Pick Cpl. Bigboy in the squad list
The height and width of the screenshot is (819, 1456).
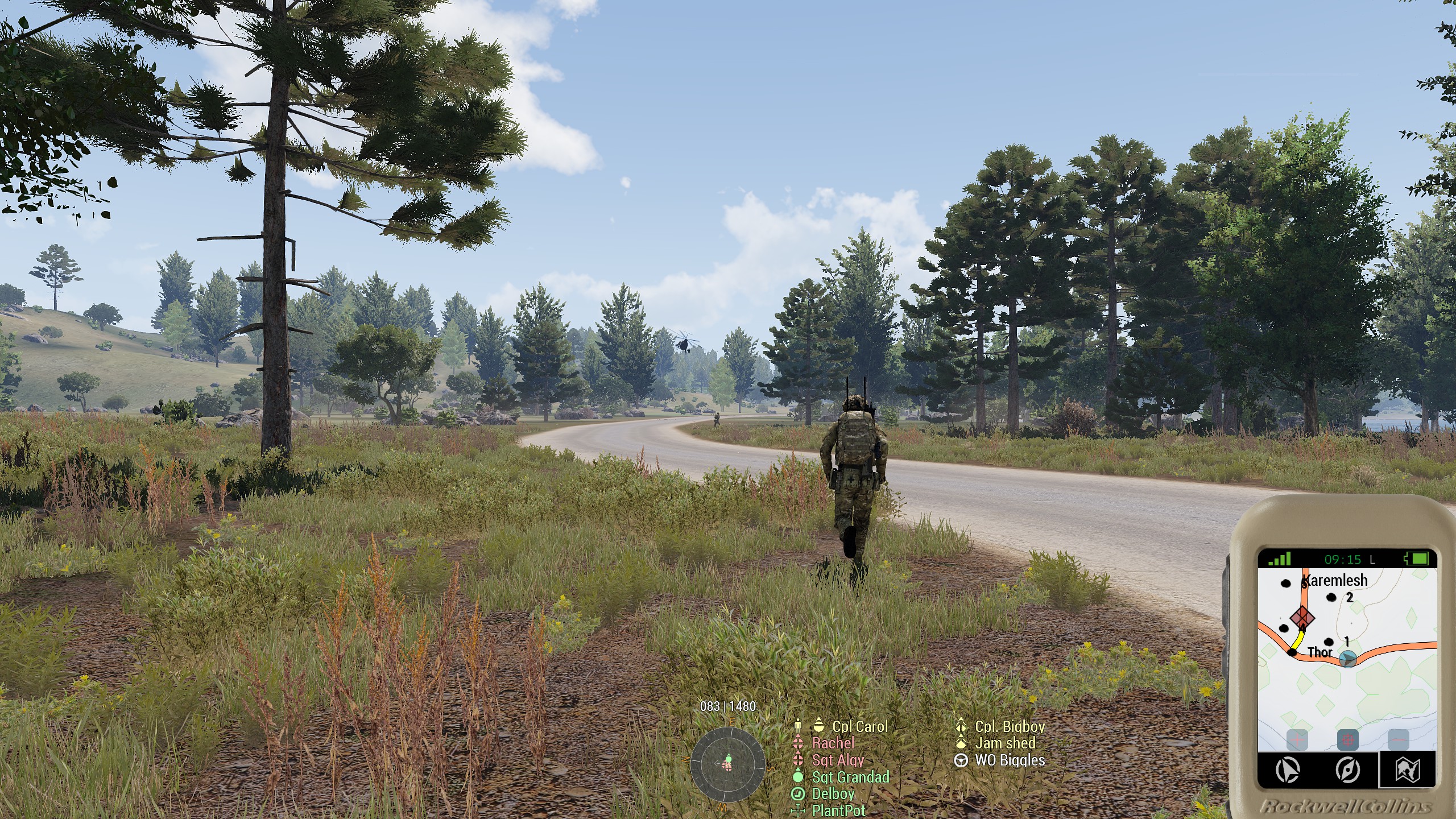click(1010, 726)
